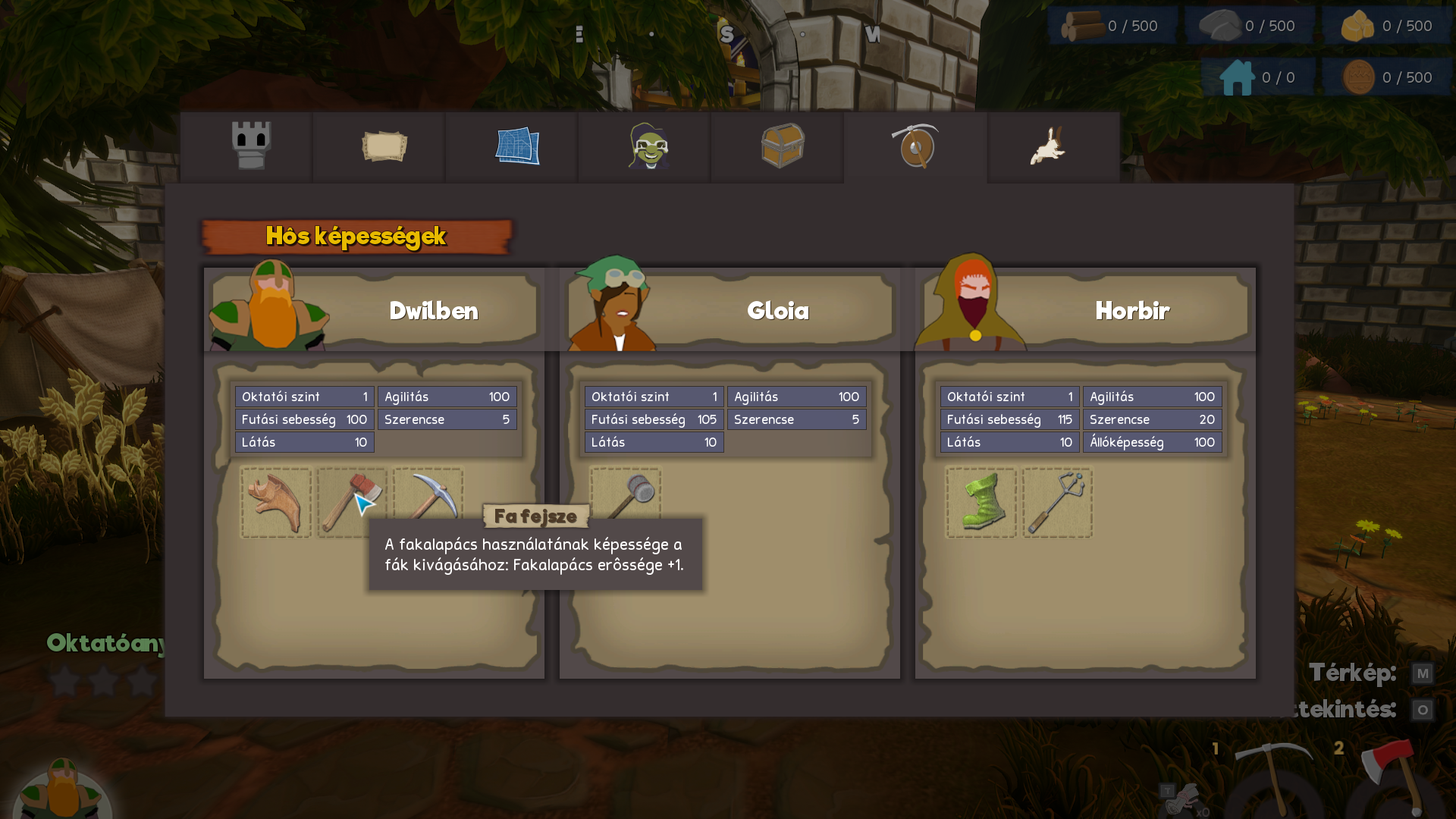Switch to the treasure chest tab
1456x819 pixels.
(782, 146)
